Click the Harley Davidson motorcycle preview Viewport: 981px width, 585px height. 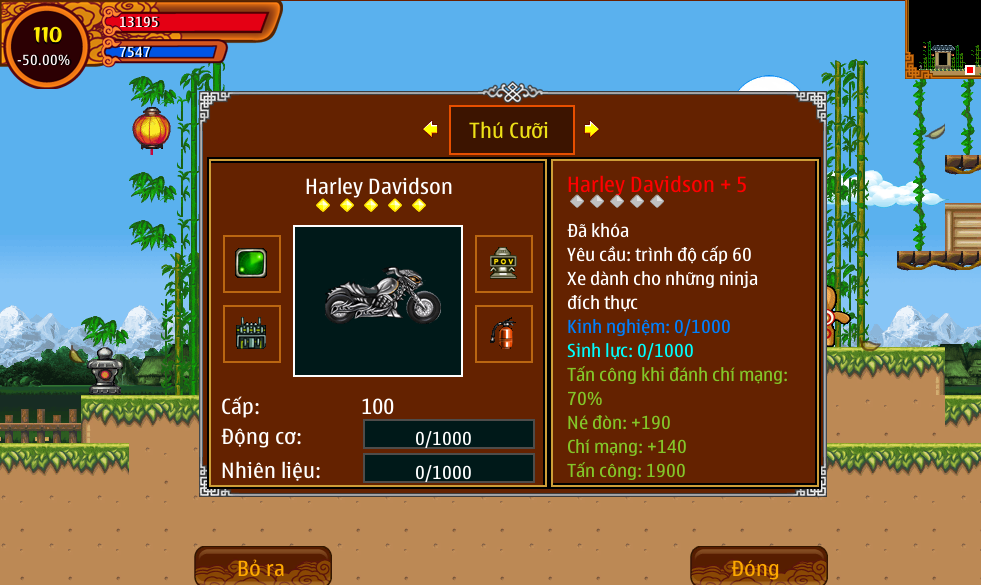tap(378, 300)
